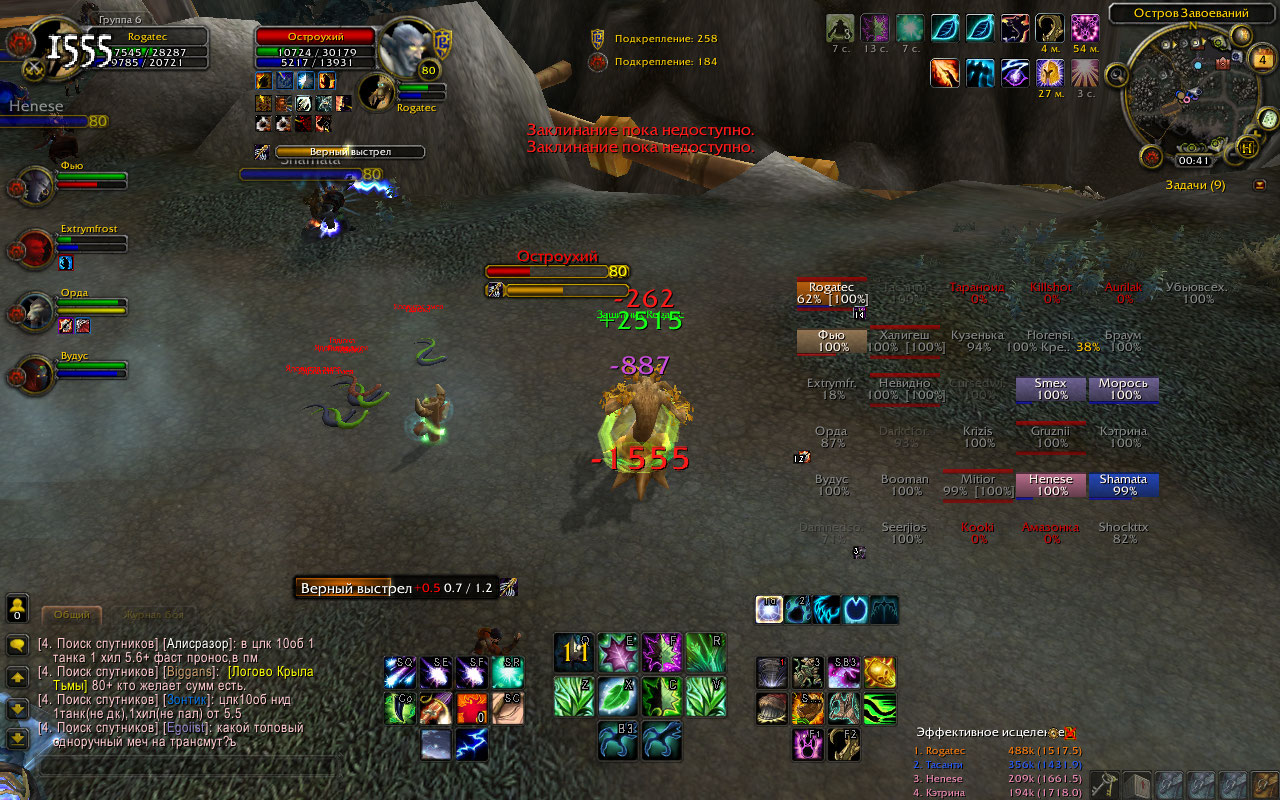Screen dimensions: 1280x800
Task: Toggle Cat Form paw icon on shapeshift bar
Action: [x=795, y=610]
